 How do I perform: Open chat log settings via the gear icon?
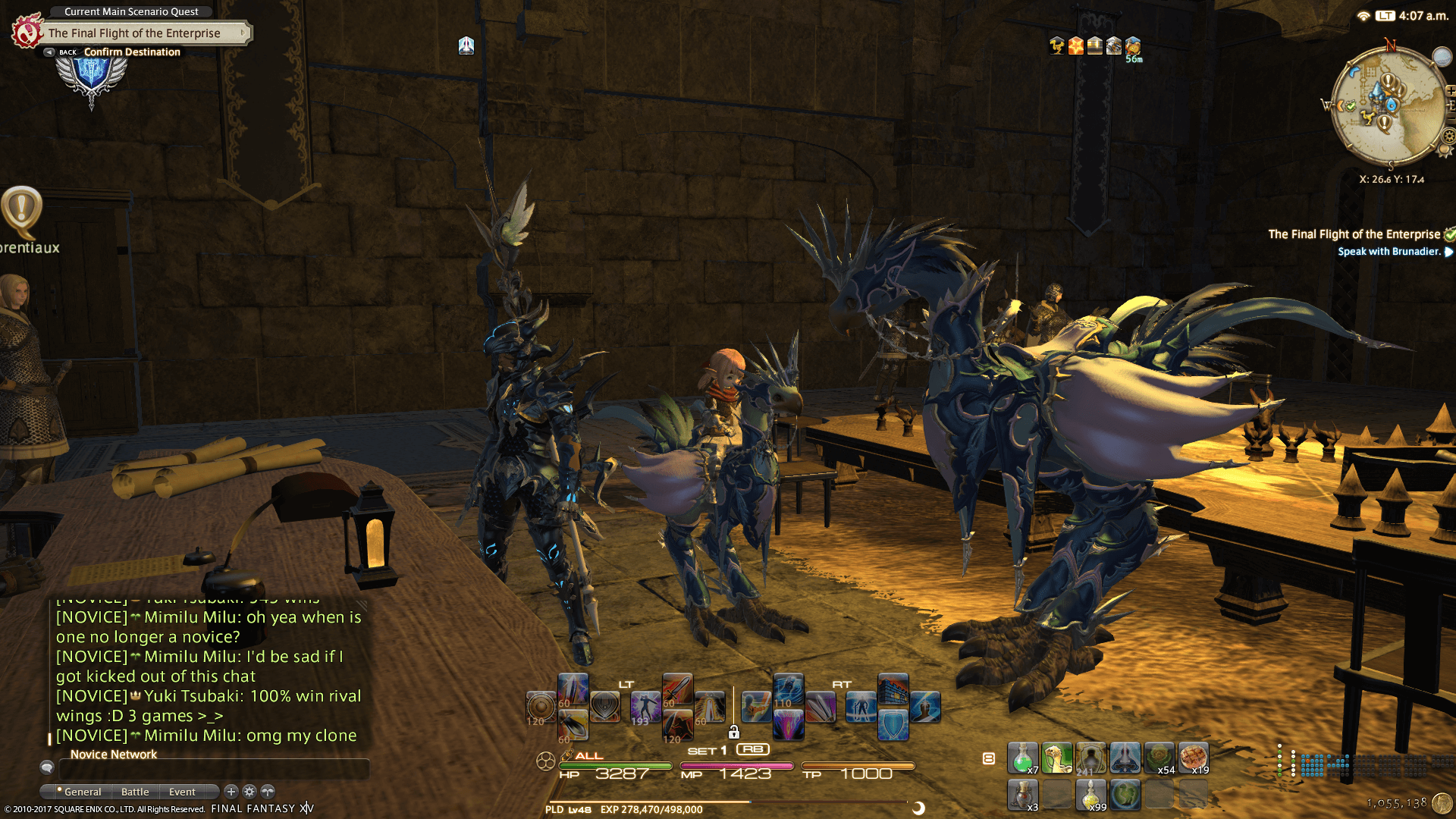pyautogui.click(x=249, y=791)
